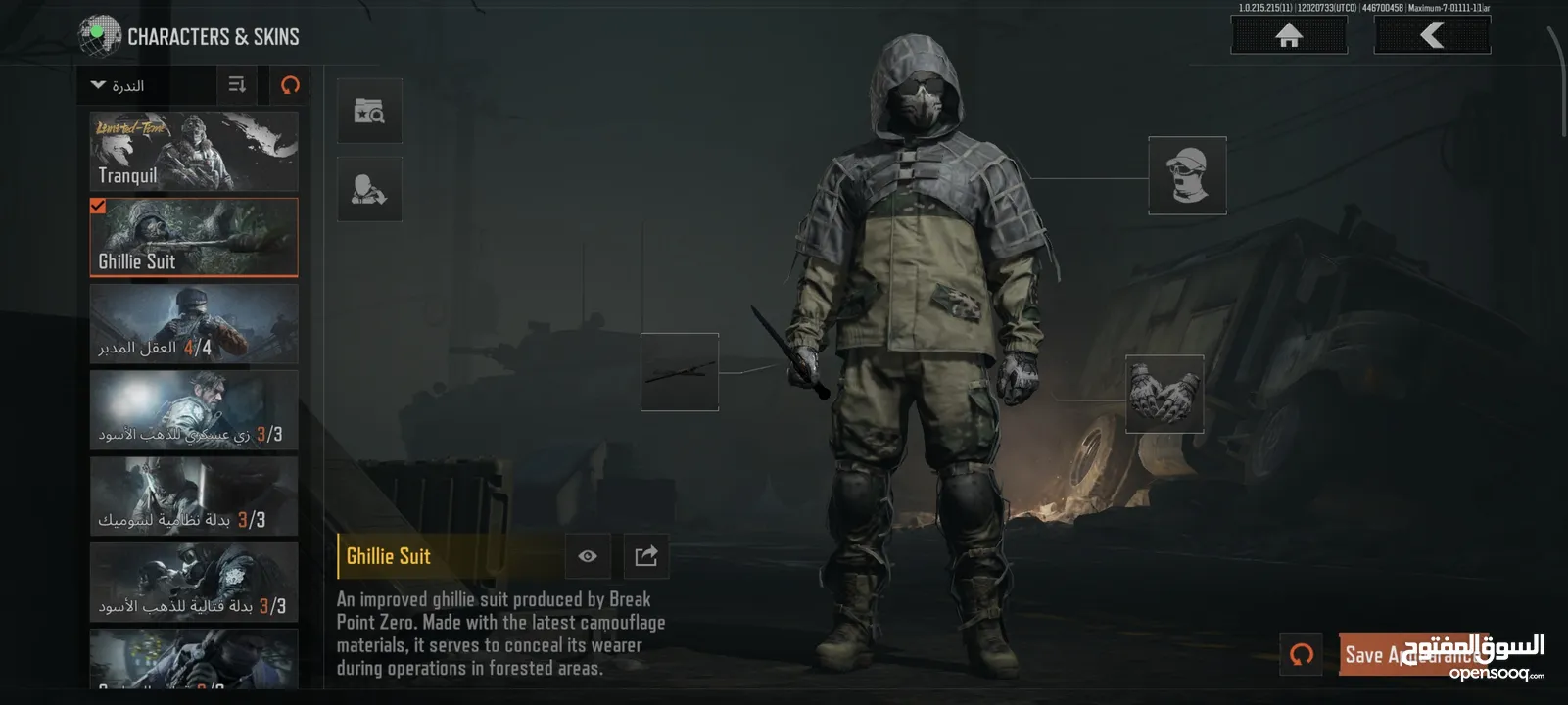Select the Tranquil skin
Viewport: 1568px width, 705px height.
194,151
